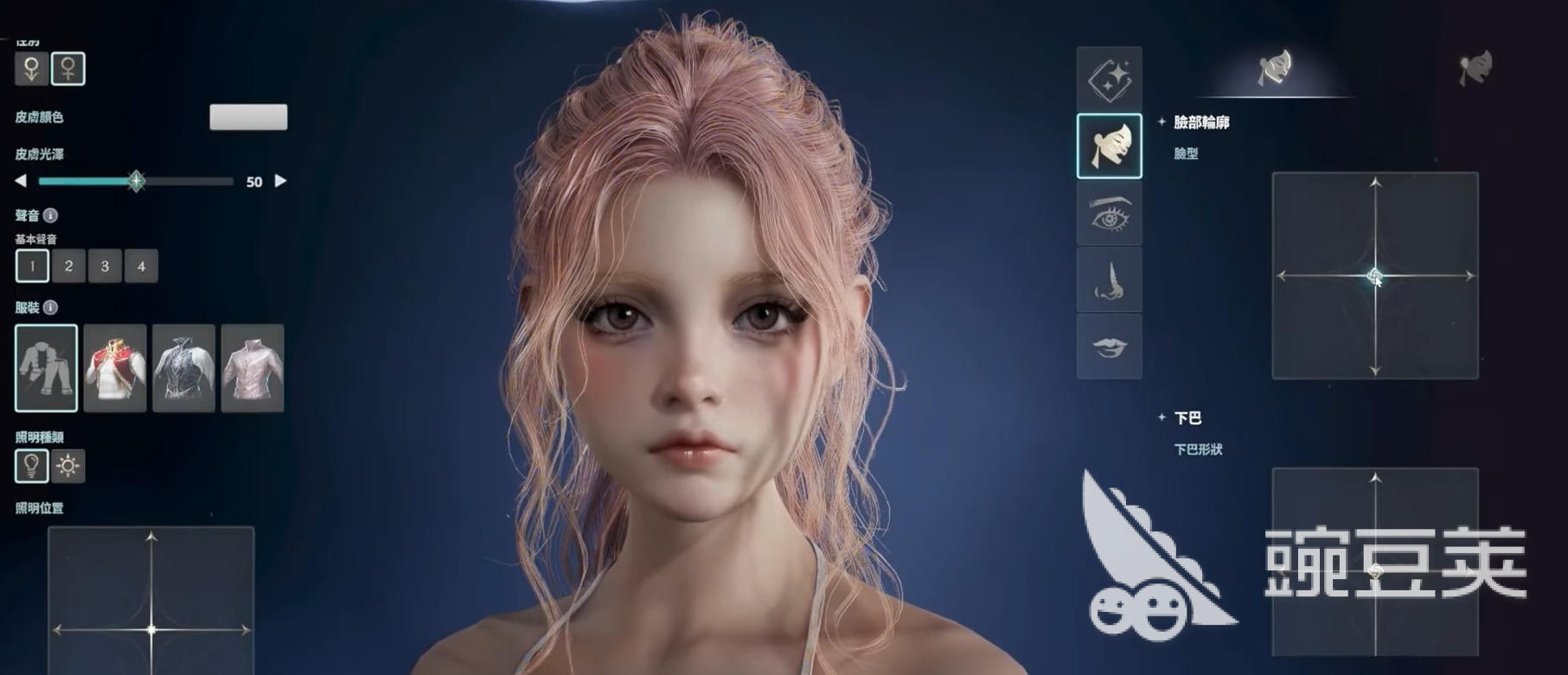Select the female gender symbol
The width and height of the screenshot is (1568, 675).
[69, 70]
